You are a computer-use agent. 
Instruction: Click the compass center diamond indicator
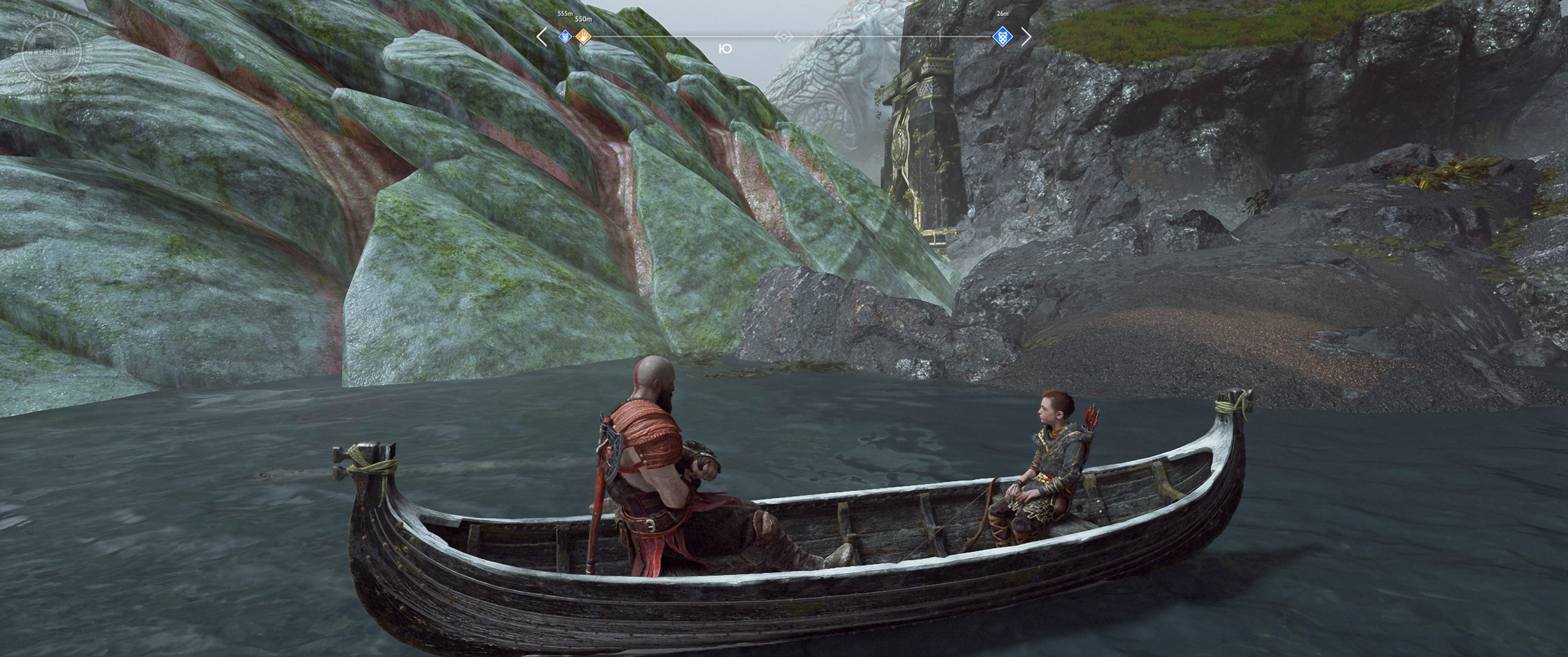click(783, 37)
